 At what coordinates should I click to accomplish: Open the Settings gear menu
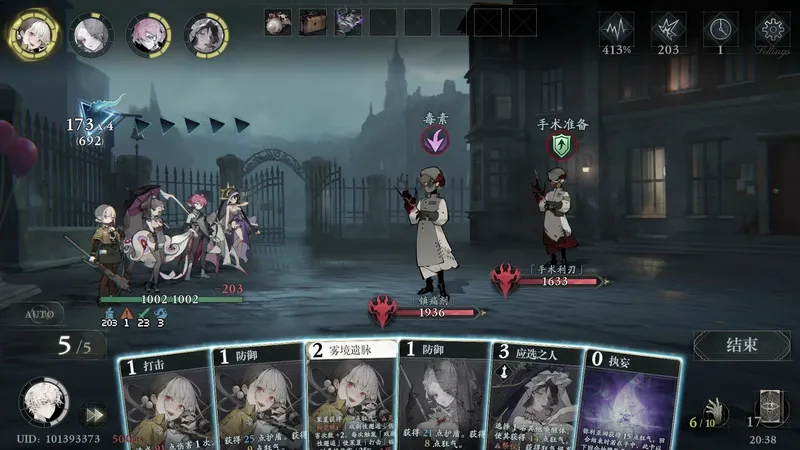772,30
